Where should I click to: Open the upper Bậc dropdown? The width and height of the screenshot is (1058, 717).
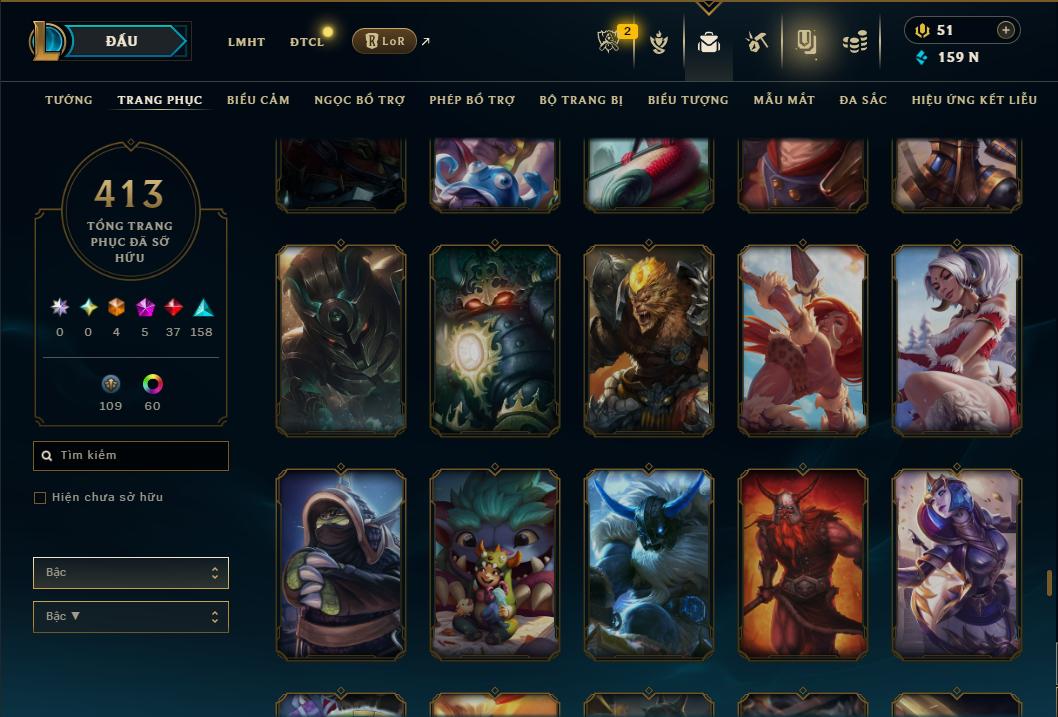click(x=131, y=573)
